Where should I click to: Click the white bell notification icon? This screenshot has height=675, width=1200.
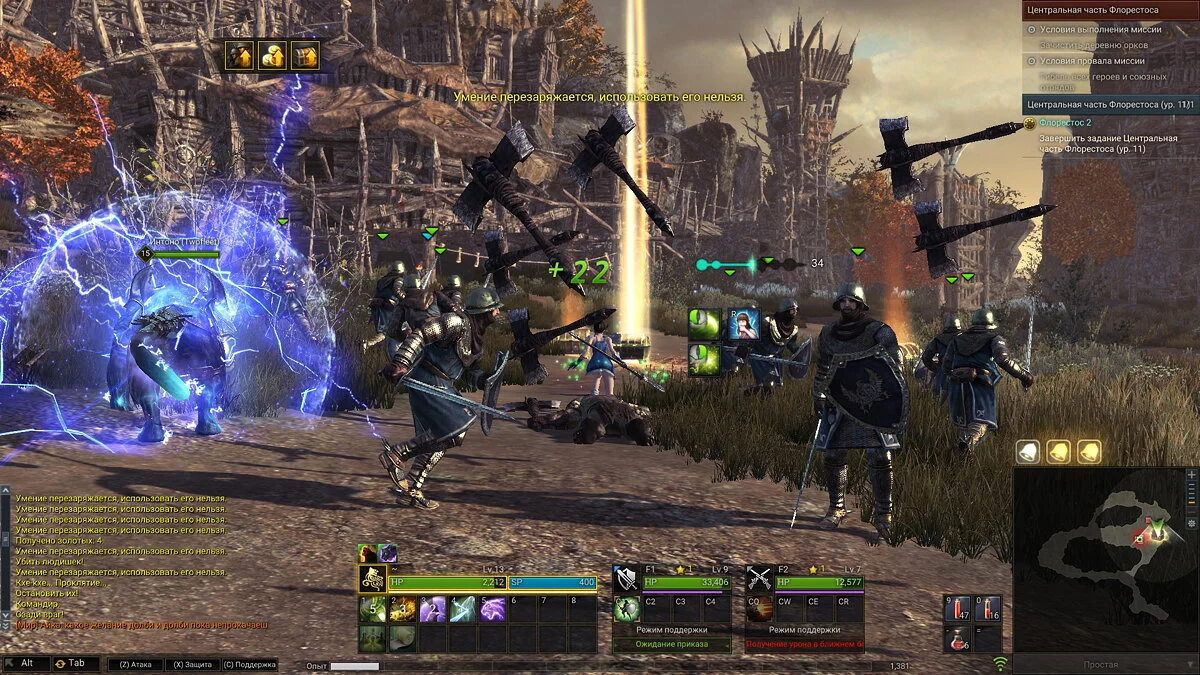(x=1028, y=452)
